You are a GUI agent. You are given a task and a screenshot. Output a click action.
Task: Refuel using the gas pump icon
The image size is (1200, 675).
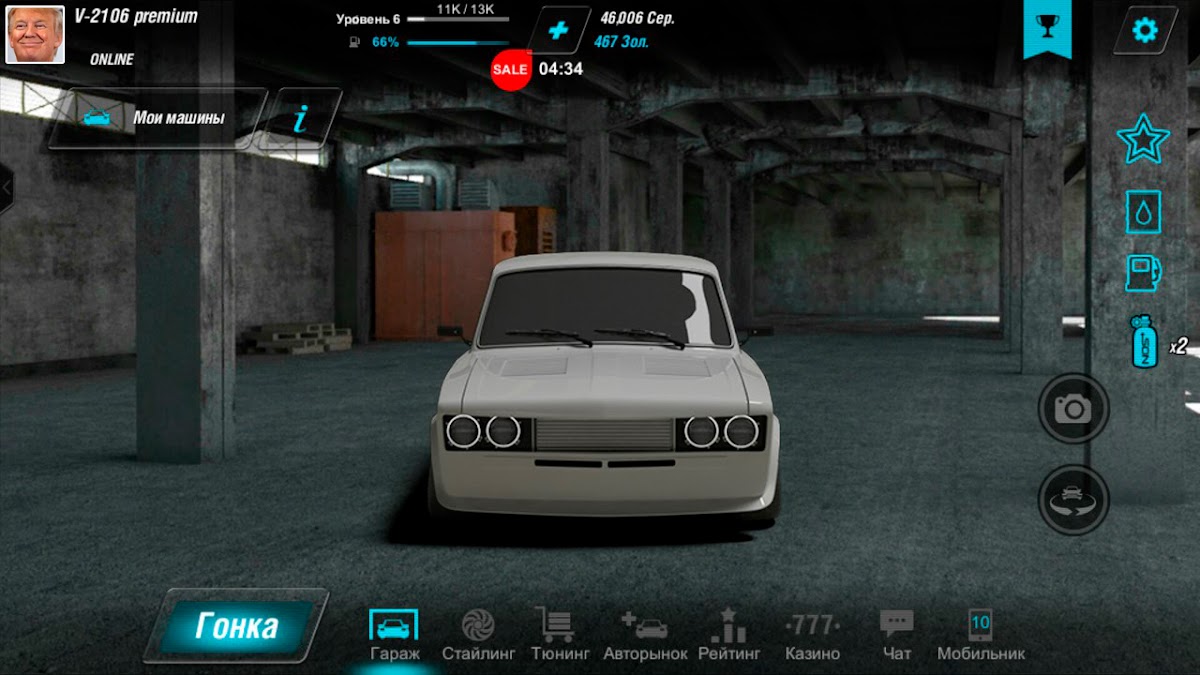(1143, 273)
